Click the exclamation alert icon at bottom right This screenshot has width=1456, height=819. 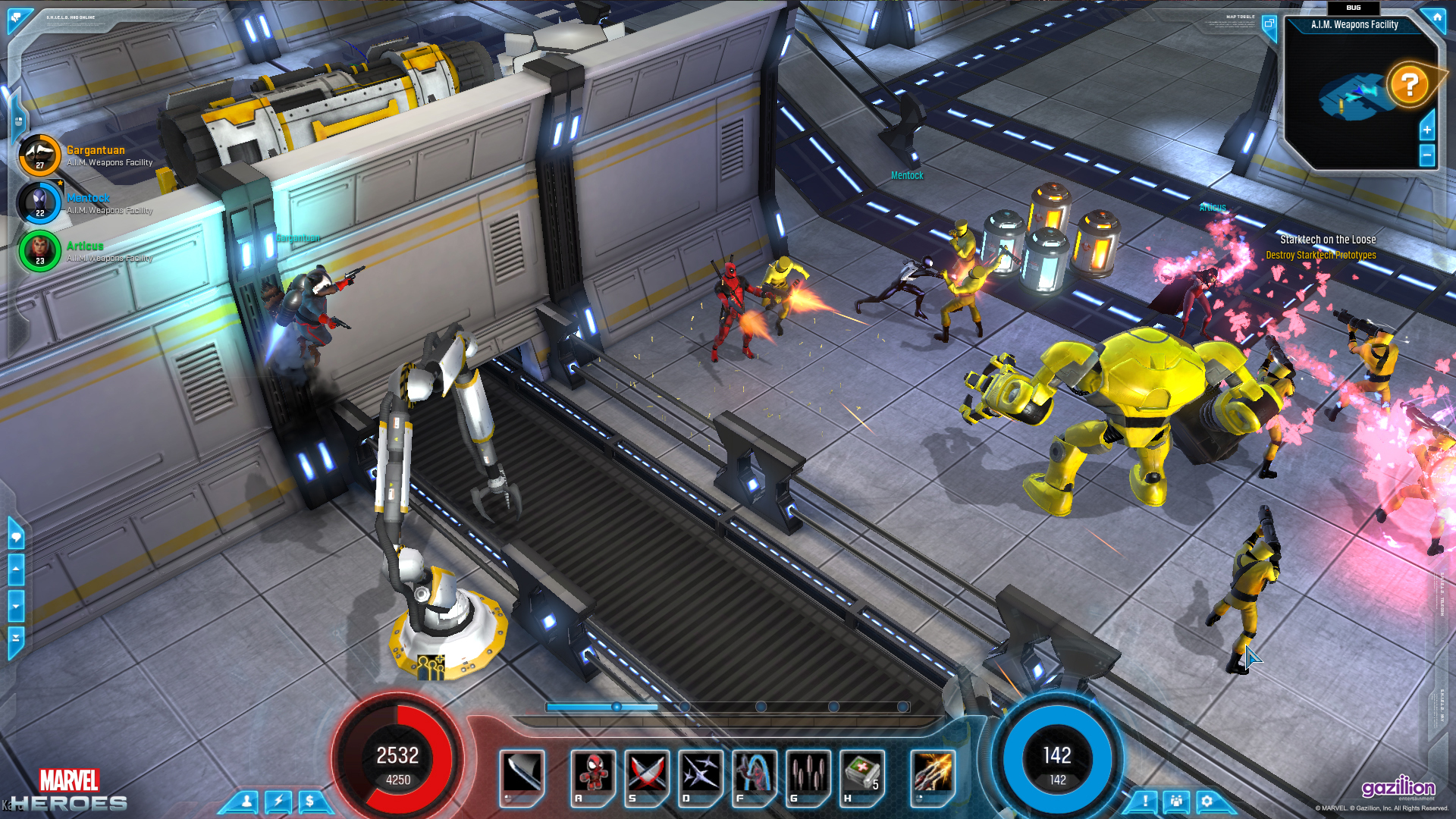click(x=1146, y=801)
